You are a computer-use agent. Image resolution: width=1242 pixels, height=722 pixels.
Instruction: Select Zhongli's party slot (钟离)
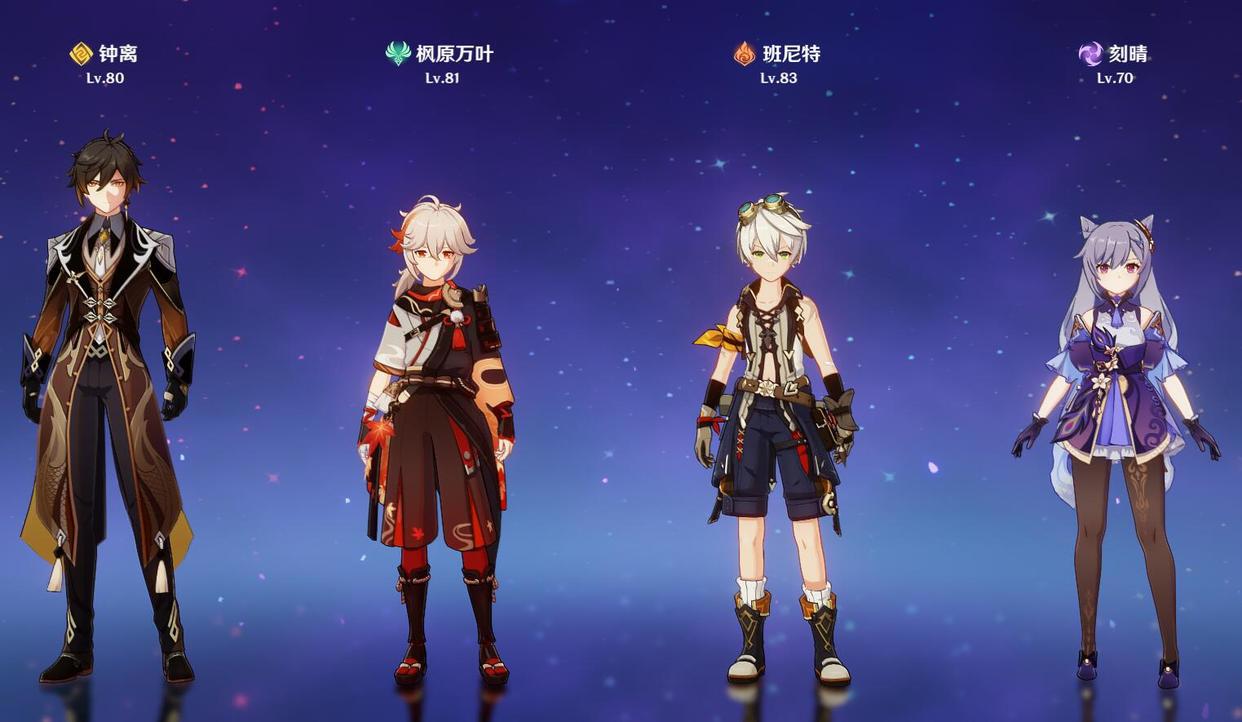point(107,400)
